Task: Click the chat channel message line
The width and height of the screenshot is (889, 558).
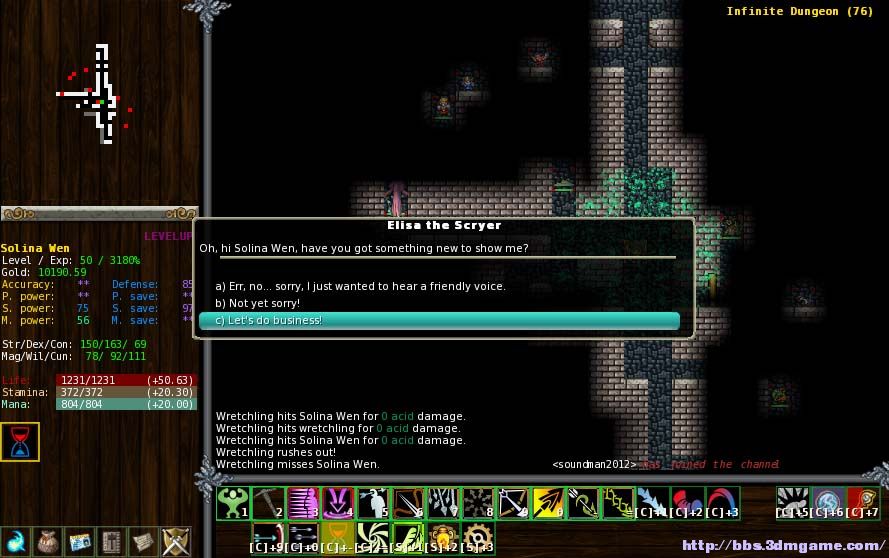Action: pos(665,464)
